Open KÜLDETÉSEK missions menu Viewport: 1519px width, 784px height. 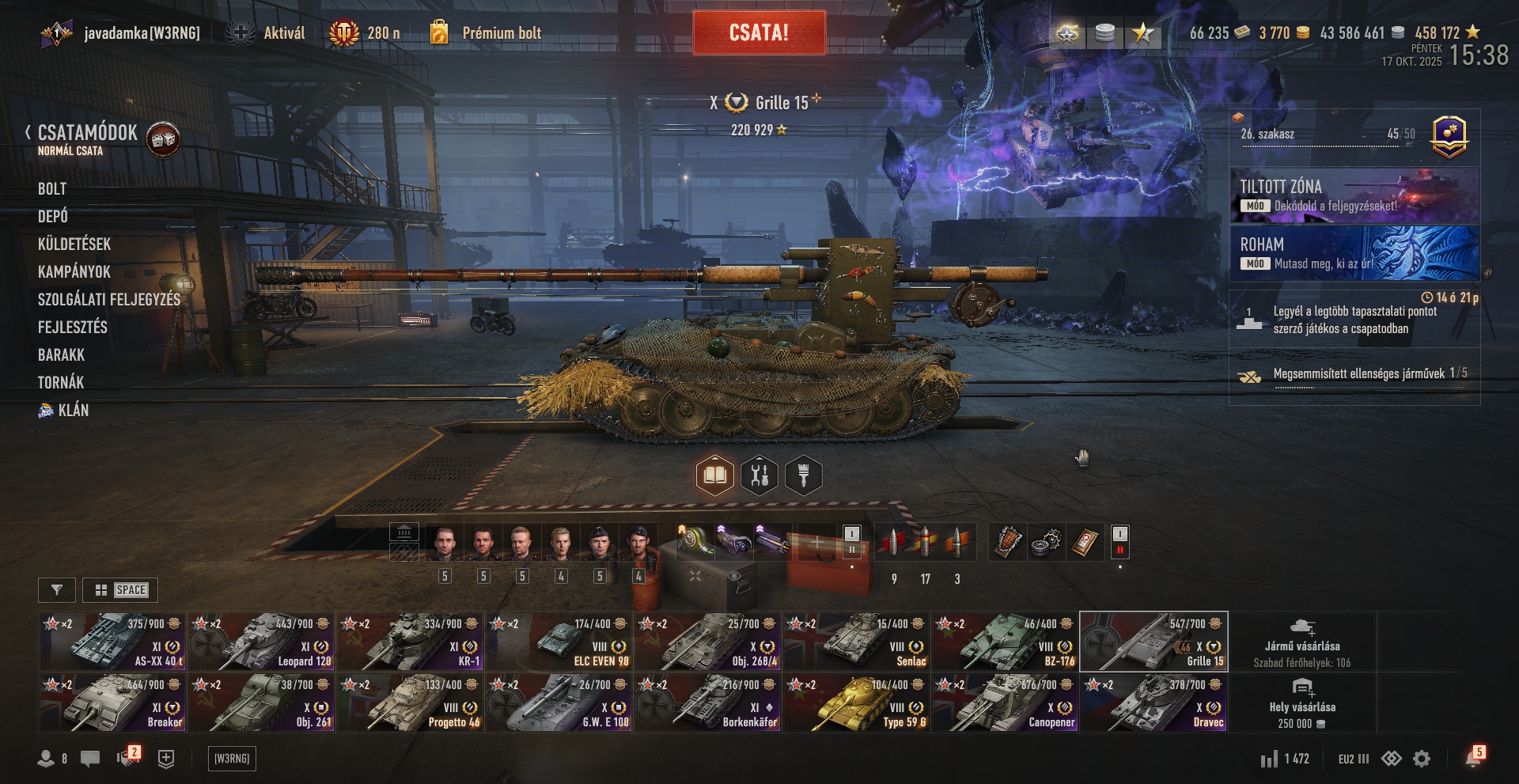point(74,244)
